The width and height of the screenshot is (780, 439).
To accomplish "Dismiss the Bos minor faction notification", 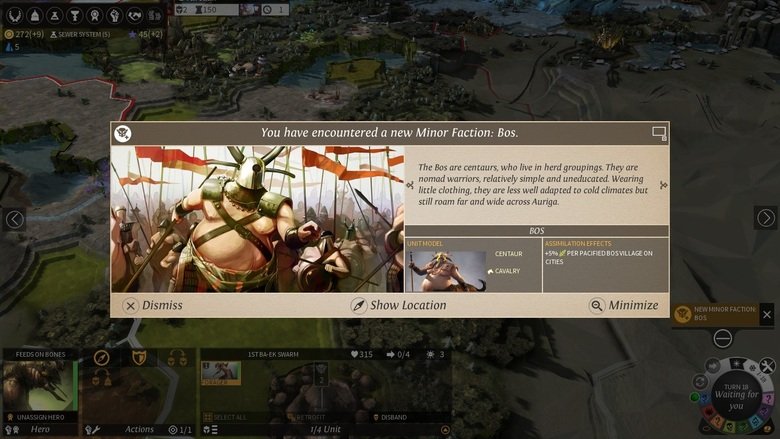I will click(x=153, y=305).
